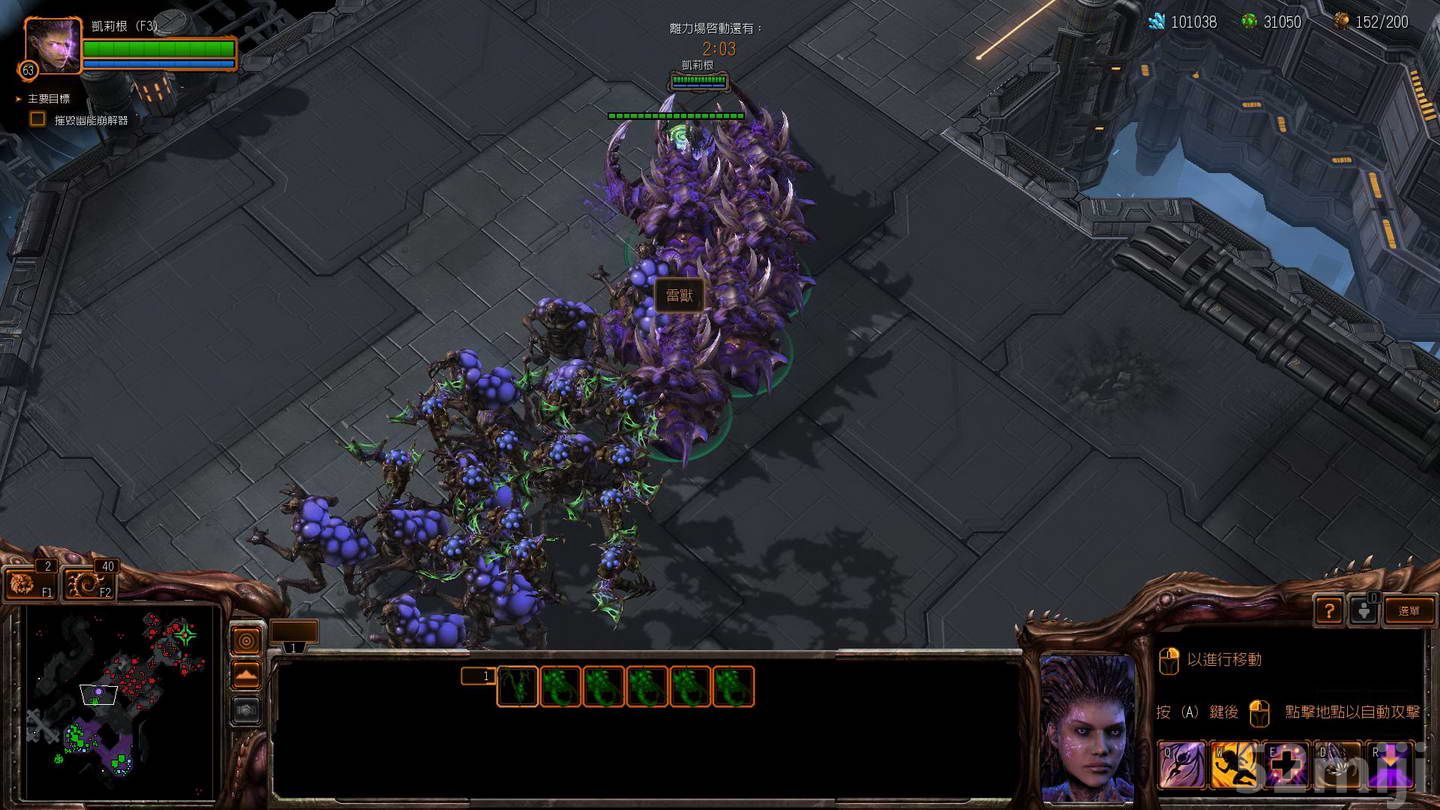1440x810 pixels.
Task: Toggle the camera-lock button below the minimap buttons
Action: (246, 710)
